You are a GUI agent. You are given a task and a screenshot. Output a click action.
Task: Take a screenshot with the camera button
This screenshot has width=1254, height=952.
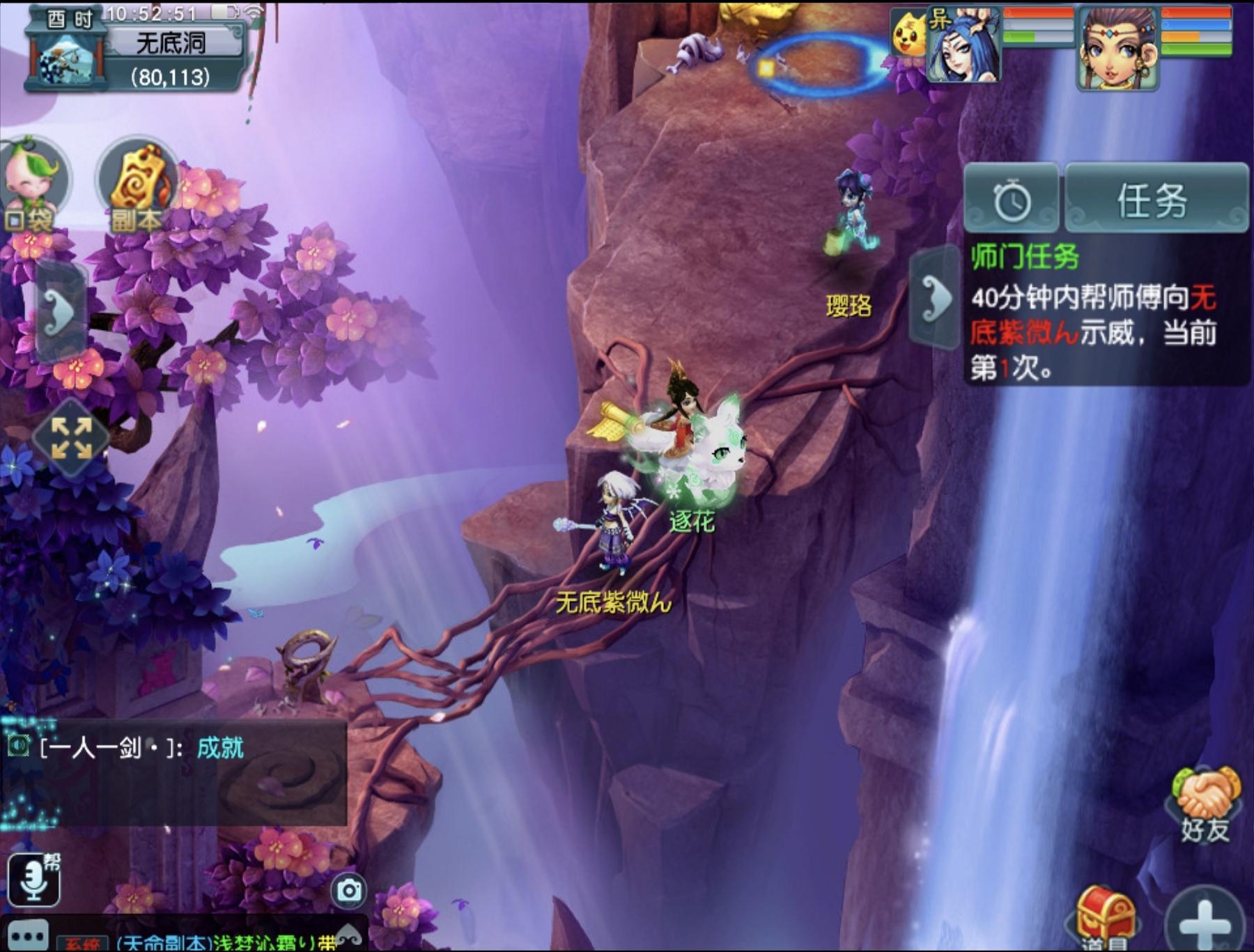(x=349, y=891)
